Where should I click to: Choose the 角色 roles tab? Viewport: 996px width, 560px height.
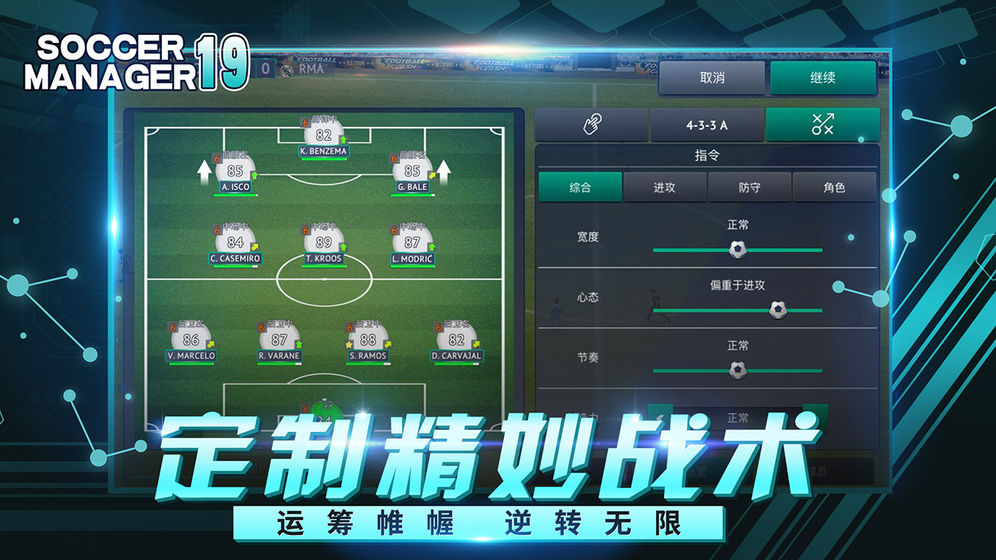click(834, 187)
